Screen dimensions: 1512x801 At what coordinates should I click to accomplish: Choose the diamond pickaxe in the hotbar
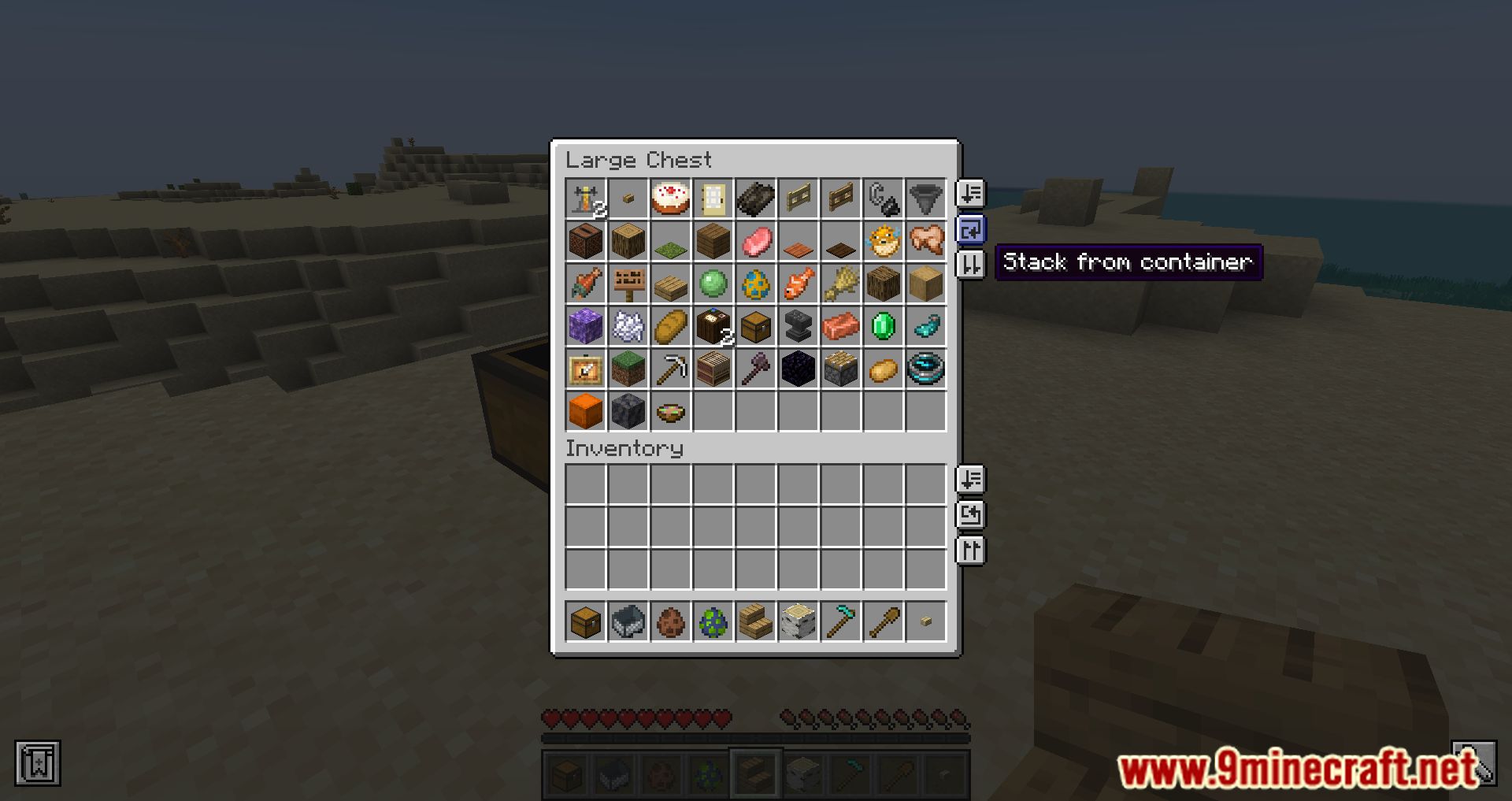(x=840, y=622)
